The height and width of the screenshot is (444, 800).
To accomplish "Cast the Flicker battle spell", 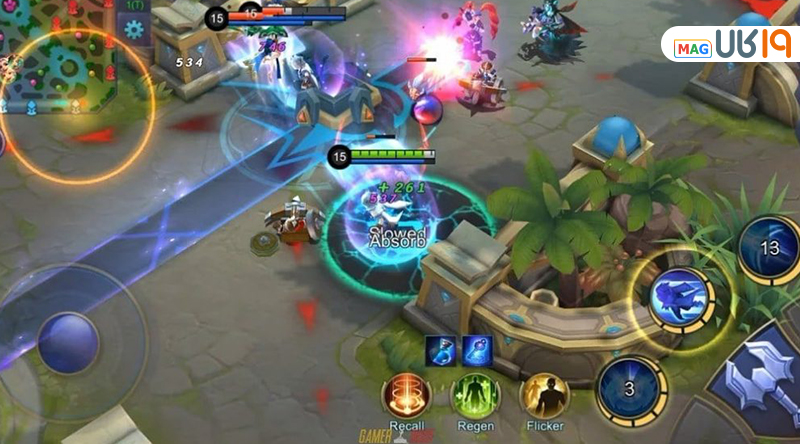I will tap(544, 396).
